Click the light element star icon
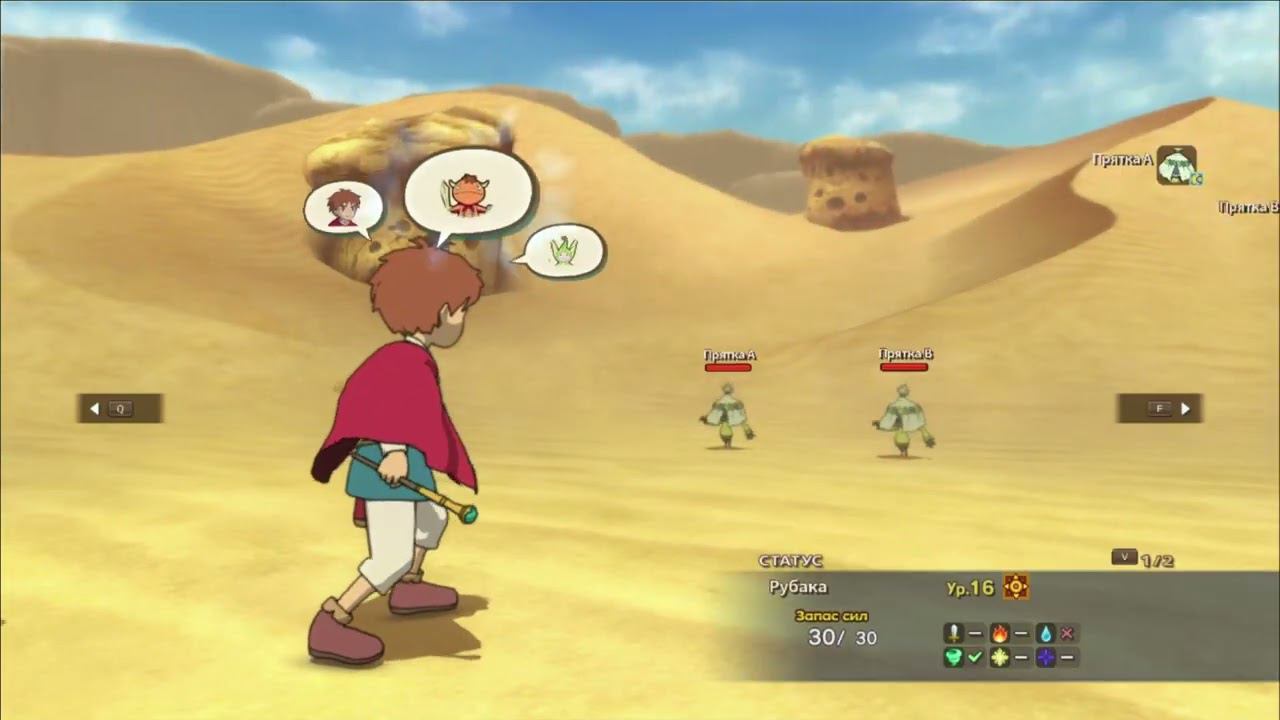Image resolution: width=1280 pixels, height=720 pixels. 1000,658
